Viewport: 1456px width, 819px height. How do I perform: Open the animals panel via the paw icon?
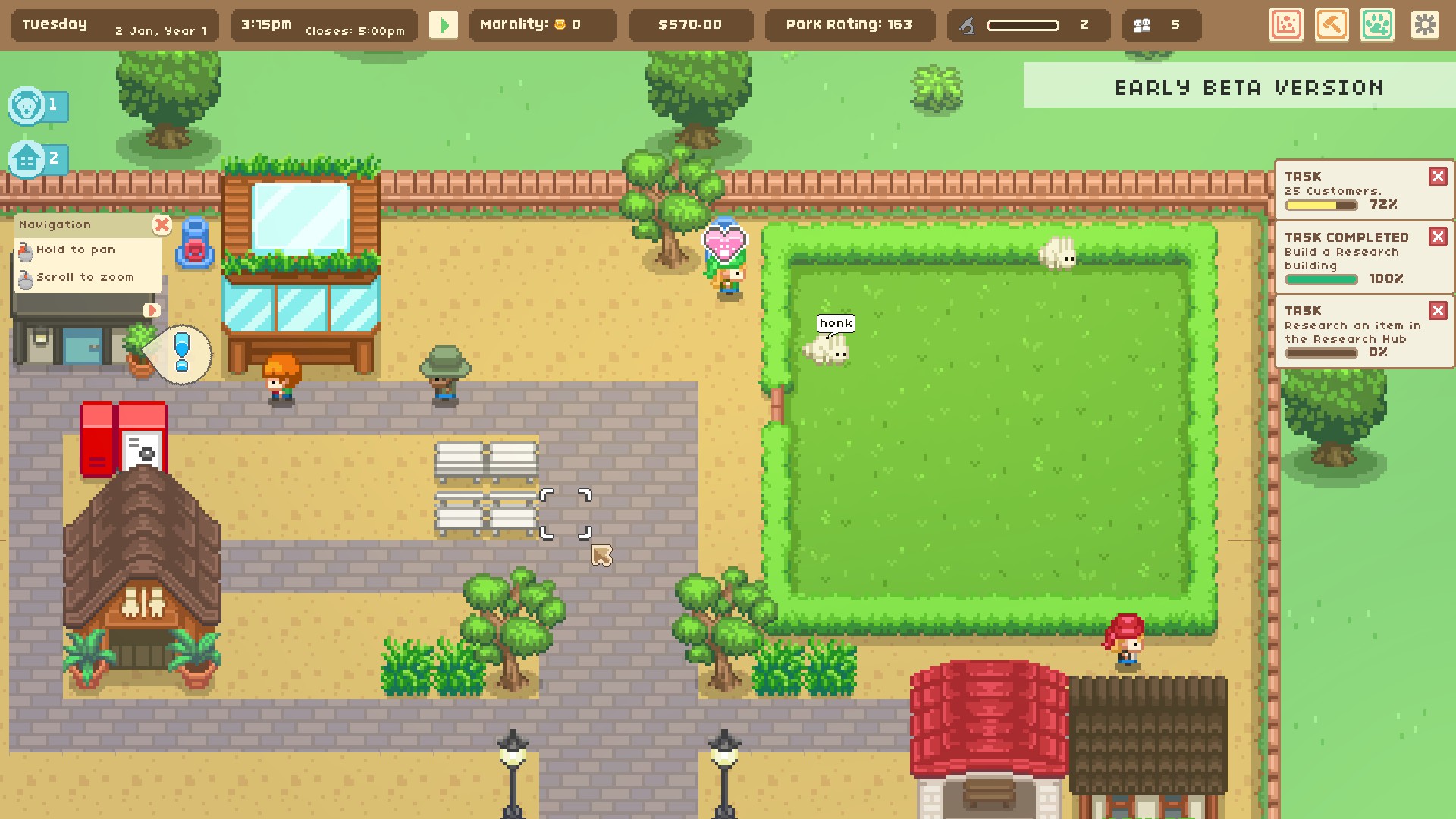tap(1377, 25)
